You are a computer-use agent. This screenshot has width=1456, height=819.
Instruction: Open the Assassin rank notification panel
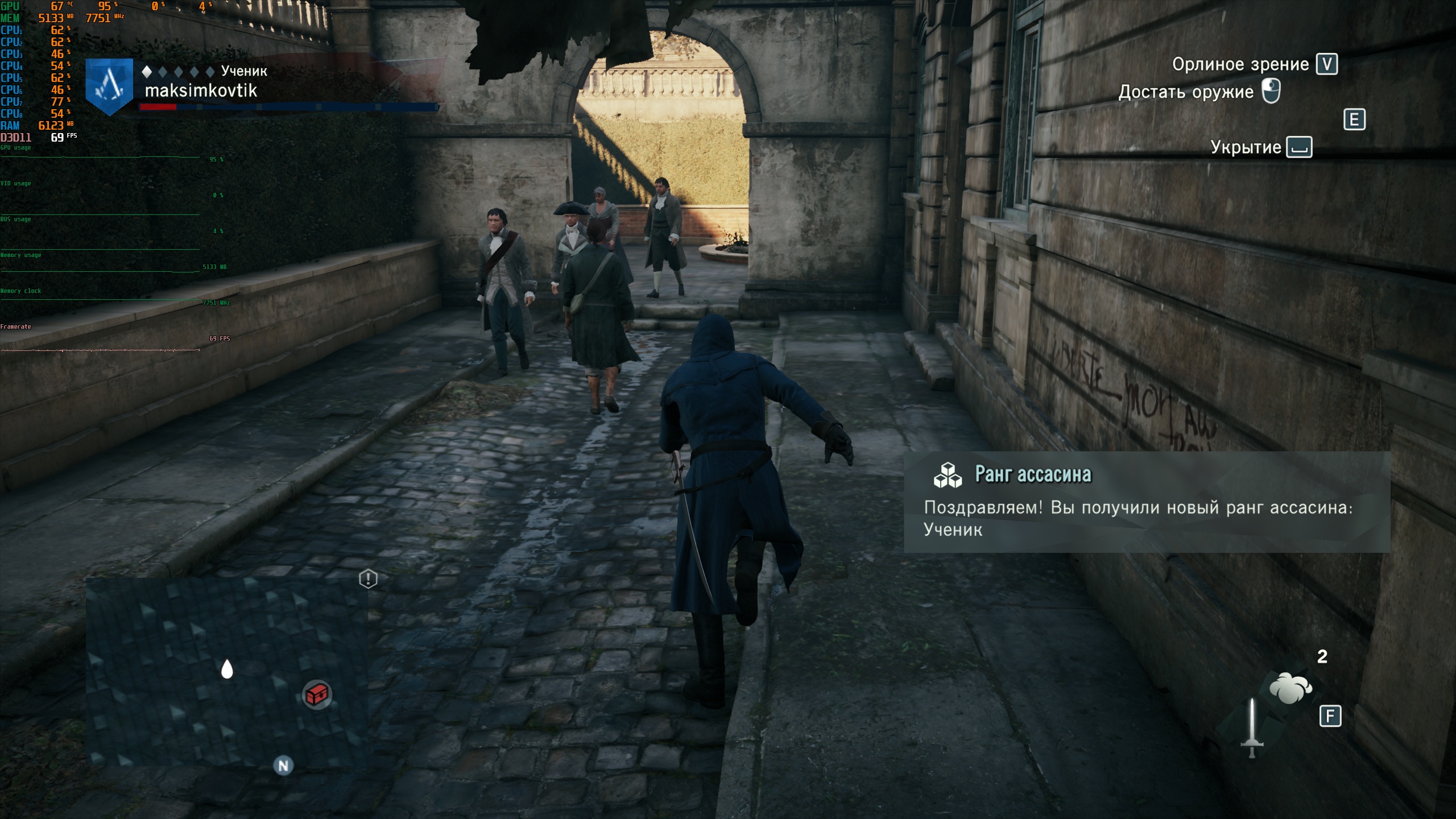click(1147, 502)
